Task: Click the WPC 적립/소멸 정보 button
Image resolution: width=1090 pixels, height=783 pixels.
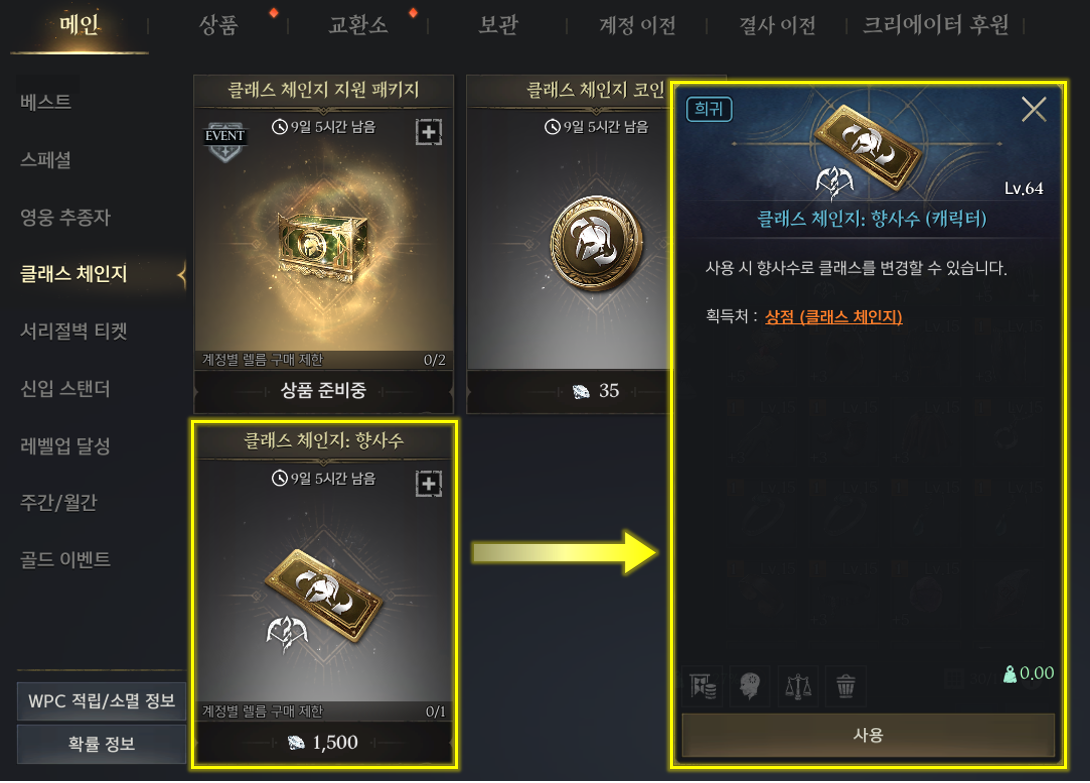Action: (101, 701)
